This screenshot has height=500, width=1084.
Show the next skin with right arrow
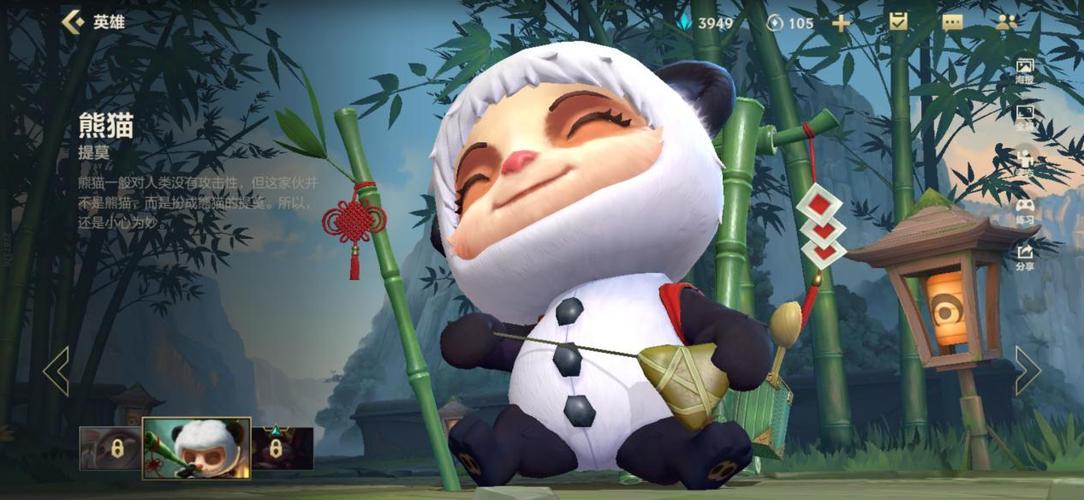tap(1027, 371)
